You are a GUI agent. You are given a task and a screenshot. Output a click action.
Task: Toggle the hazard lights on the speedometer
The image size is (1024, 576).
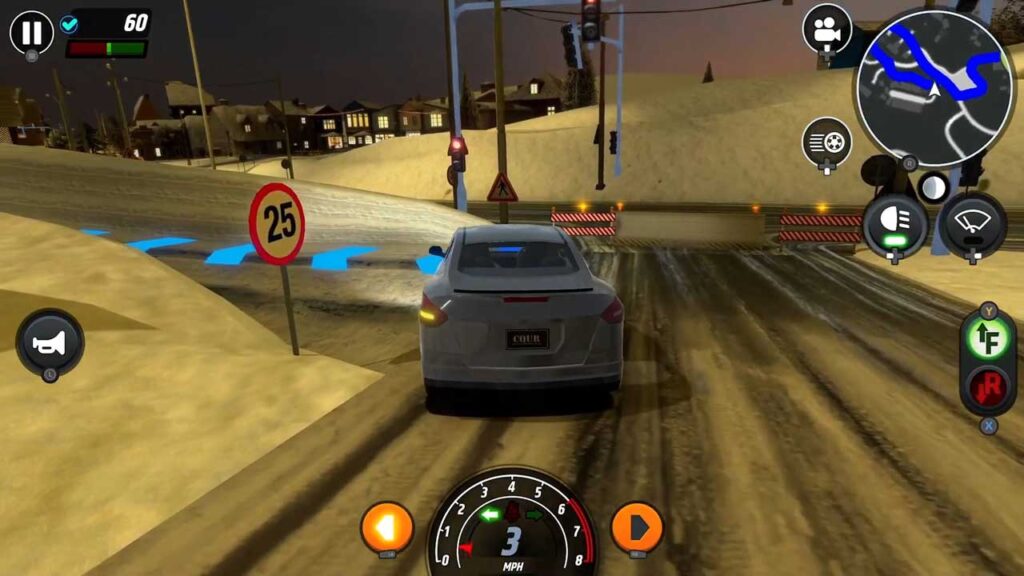[512, 512]
